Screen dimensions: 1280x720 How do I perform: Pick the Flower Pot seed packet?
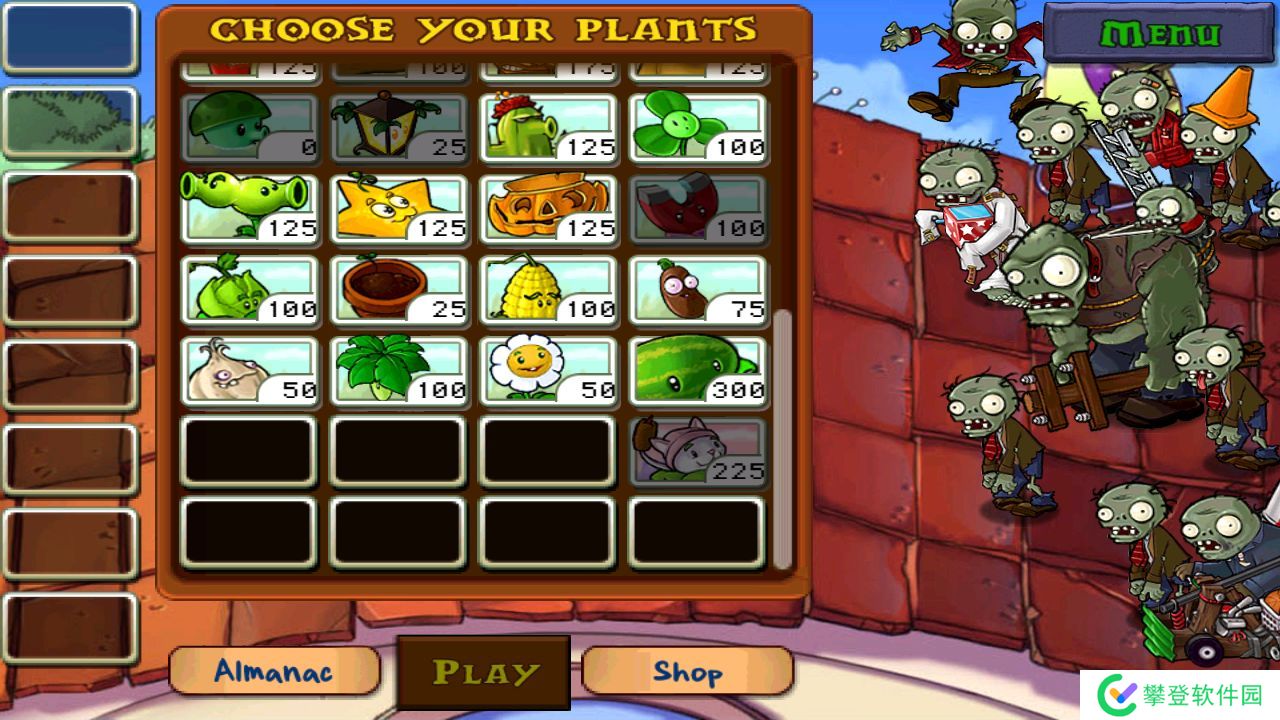399,290
